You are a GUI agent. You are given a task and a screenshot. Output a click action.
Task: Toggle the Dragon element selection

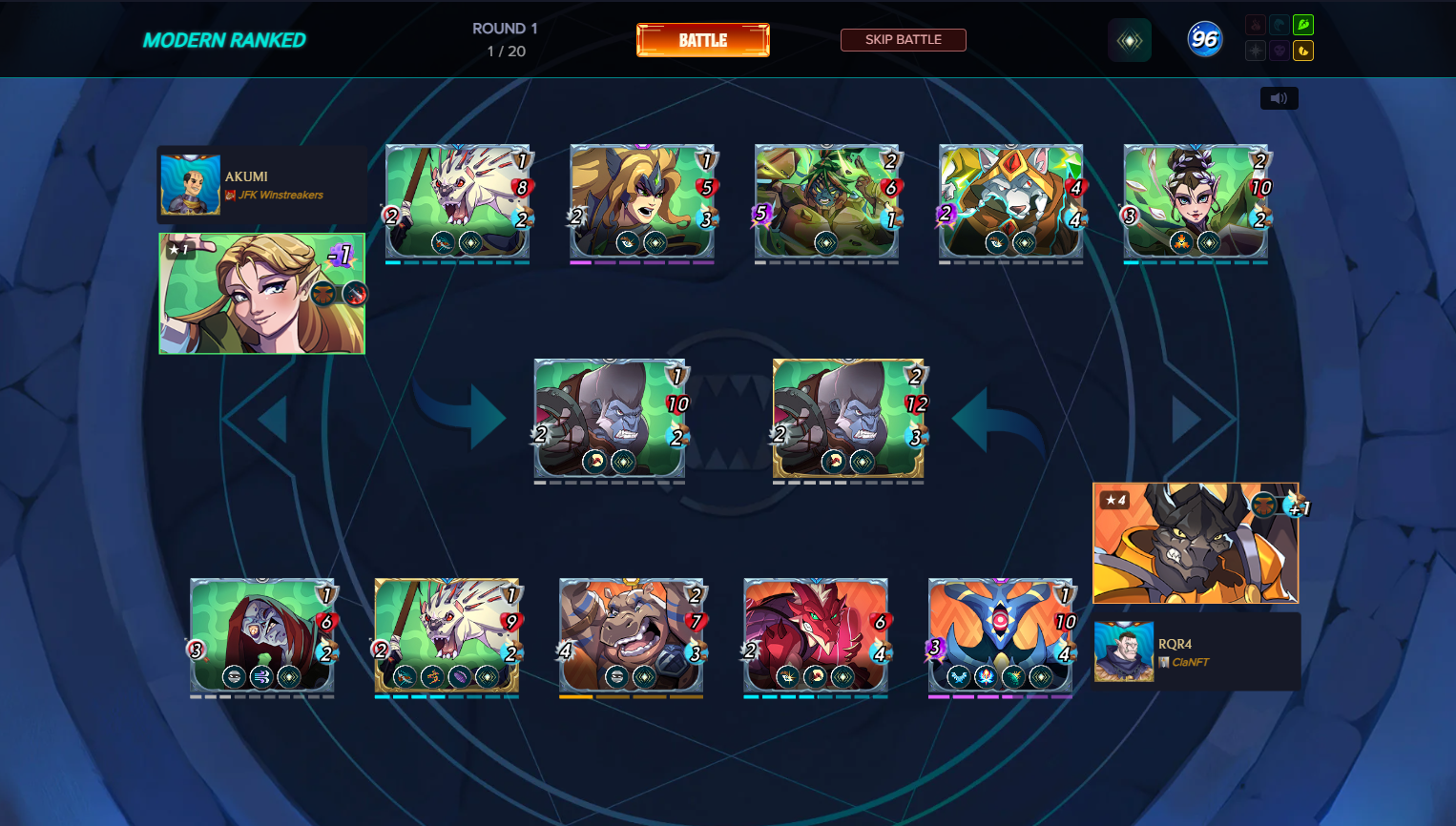[x=1303, y=50]
